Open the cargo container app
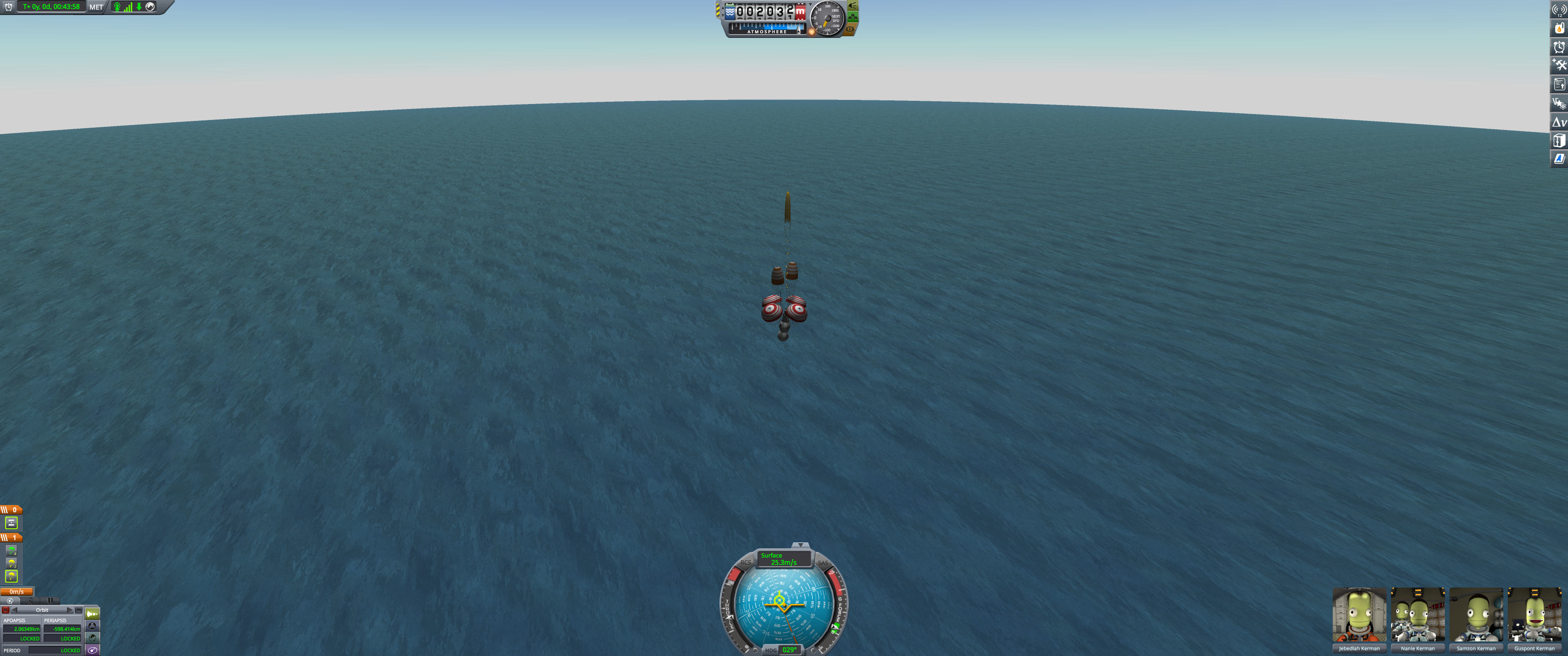This screenshot has width=1568, height=656. (1559, 141)
